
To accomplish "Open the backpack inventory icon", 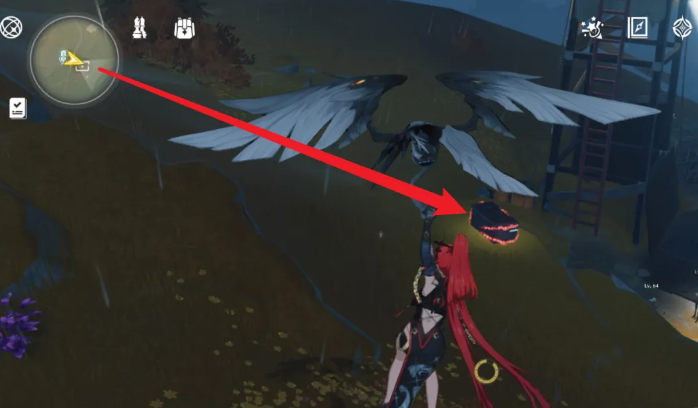I will 184,28.
